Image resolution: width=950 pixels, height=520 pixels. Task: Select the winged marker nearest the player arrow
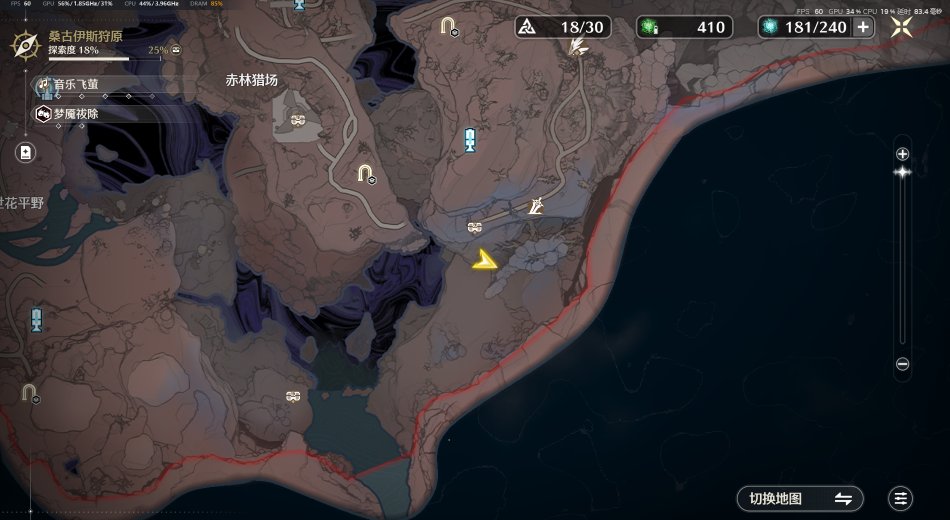coord(475,227)
